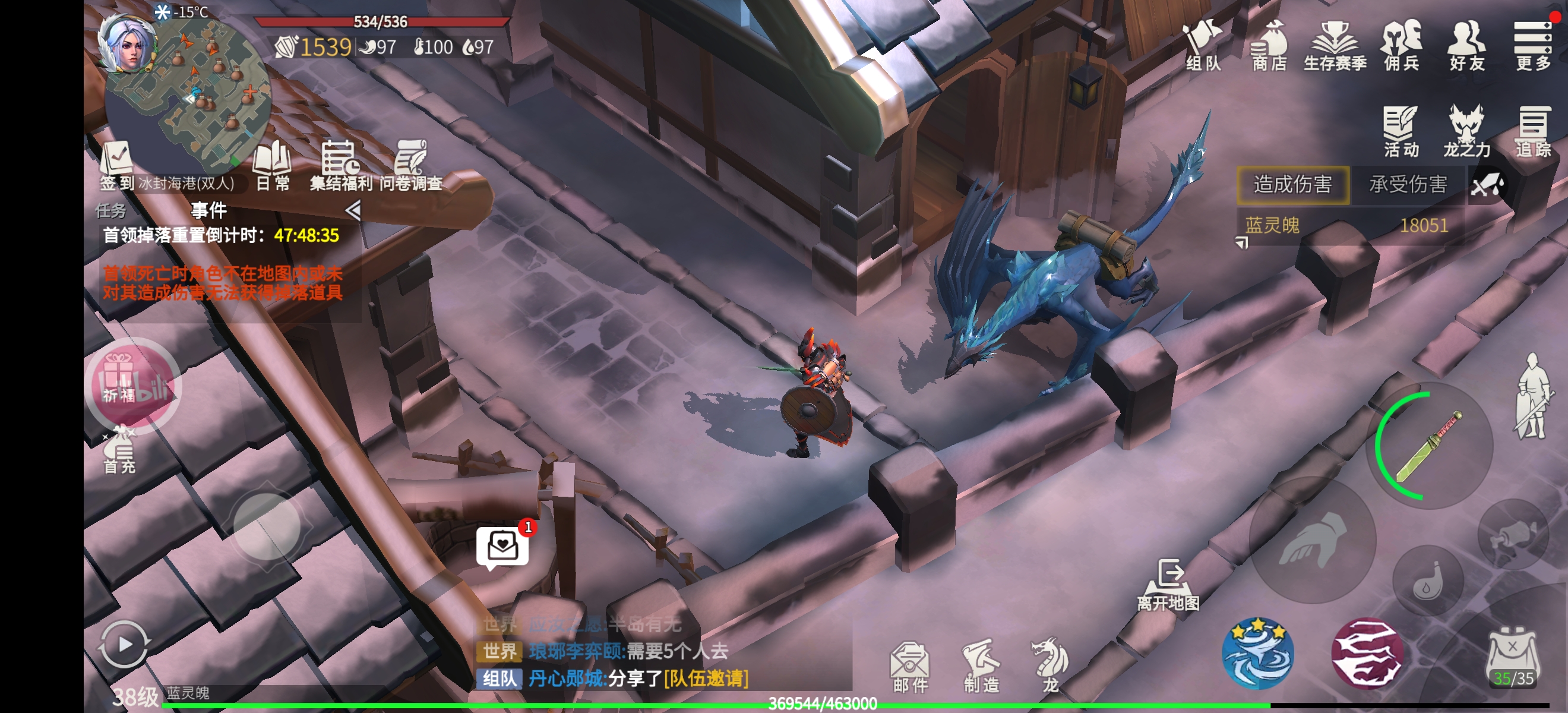The height and width of the screenshot is (713, 1568).
Task: Open the 生存赛季 survival season panel
Action: point(1335,45)
